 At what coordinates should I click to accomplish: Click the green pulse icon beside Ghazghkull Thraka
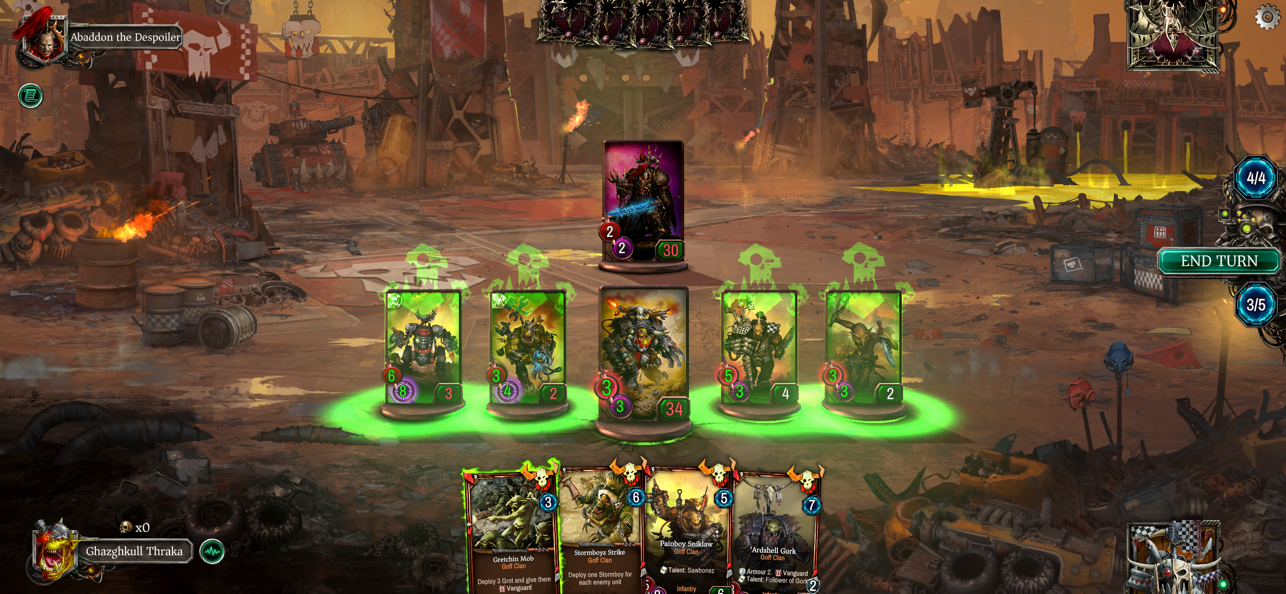click(212, 551)
